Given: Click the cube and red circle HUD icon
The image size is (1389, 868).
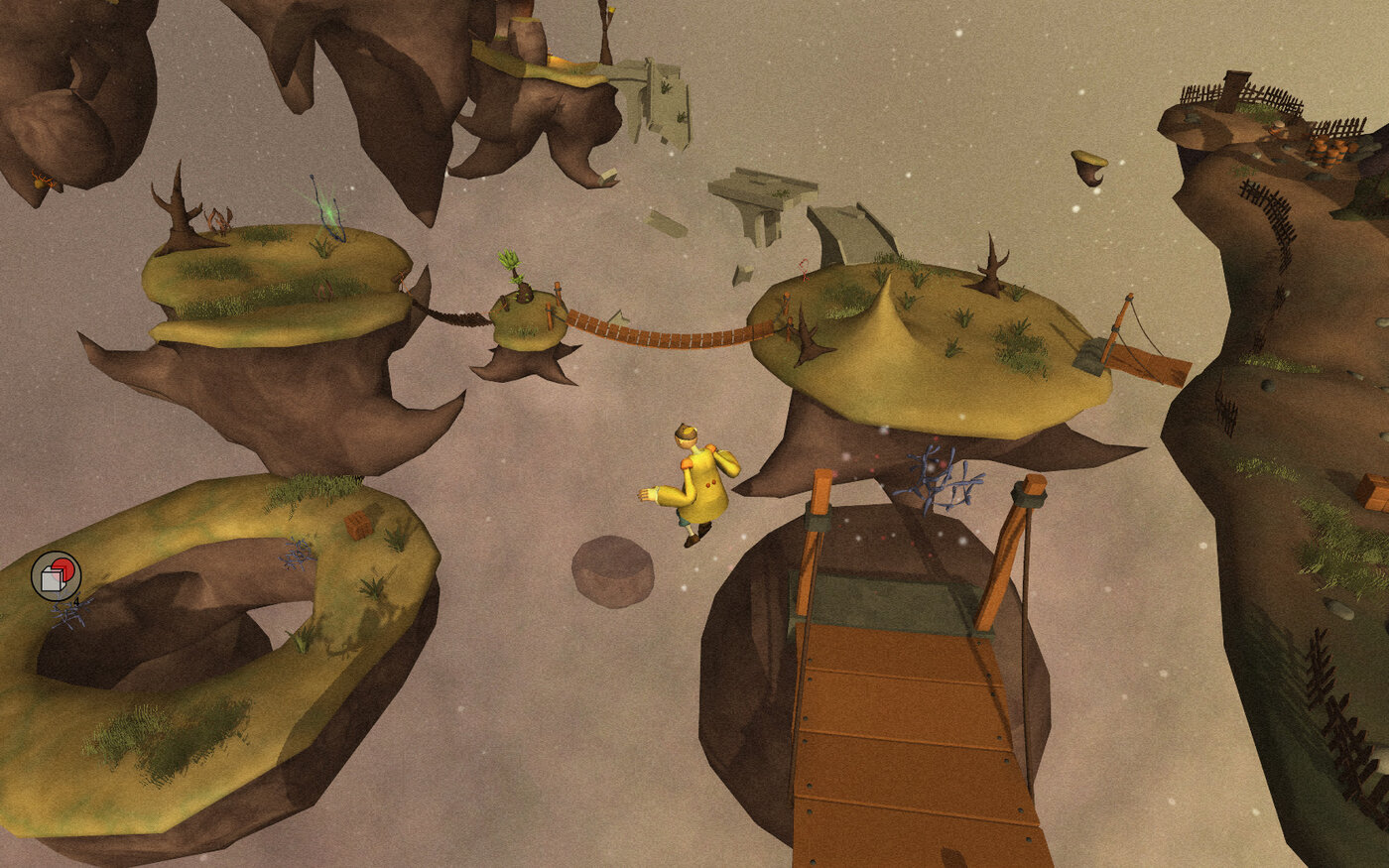Looking at the screenshot, I should 56,576.
